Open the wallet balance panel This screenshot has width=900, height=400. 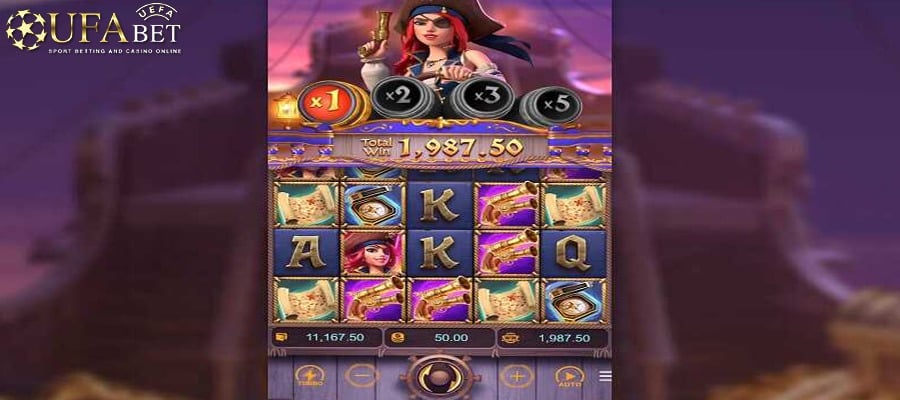(x=326, y=338)
